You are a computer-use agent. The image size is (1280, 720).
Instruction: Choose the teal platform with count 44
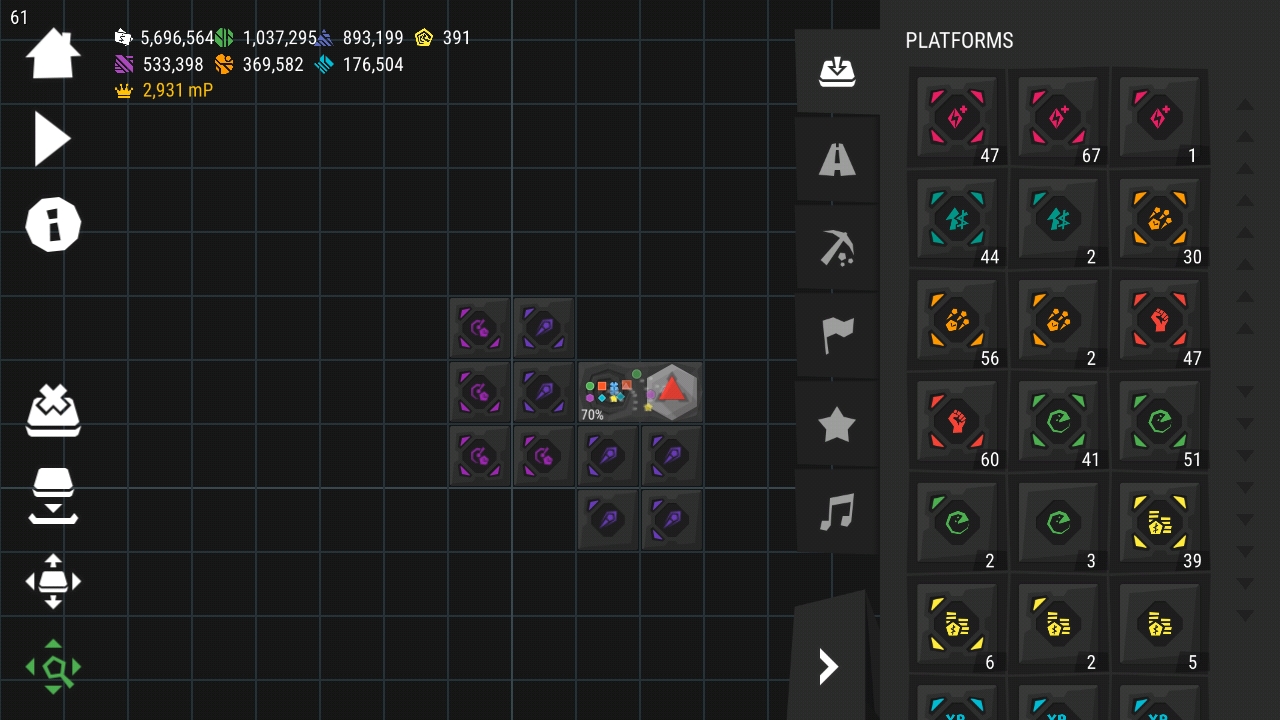pyautogui.click(x=957, y=219)
